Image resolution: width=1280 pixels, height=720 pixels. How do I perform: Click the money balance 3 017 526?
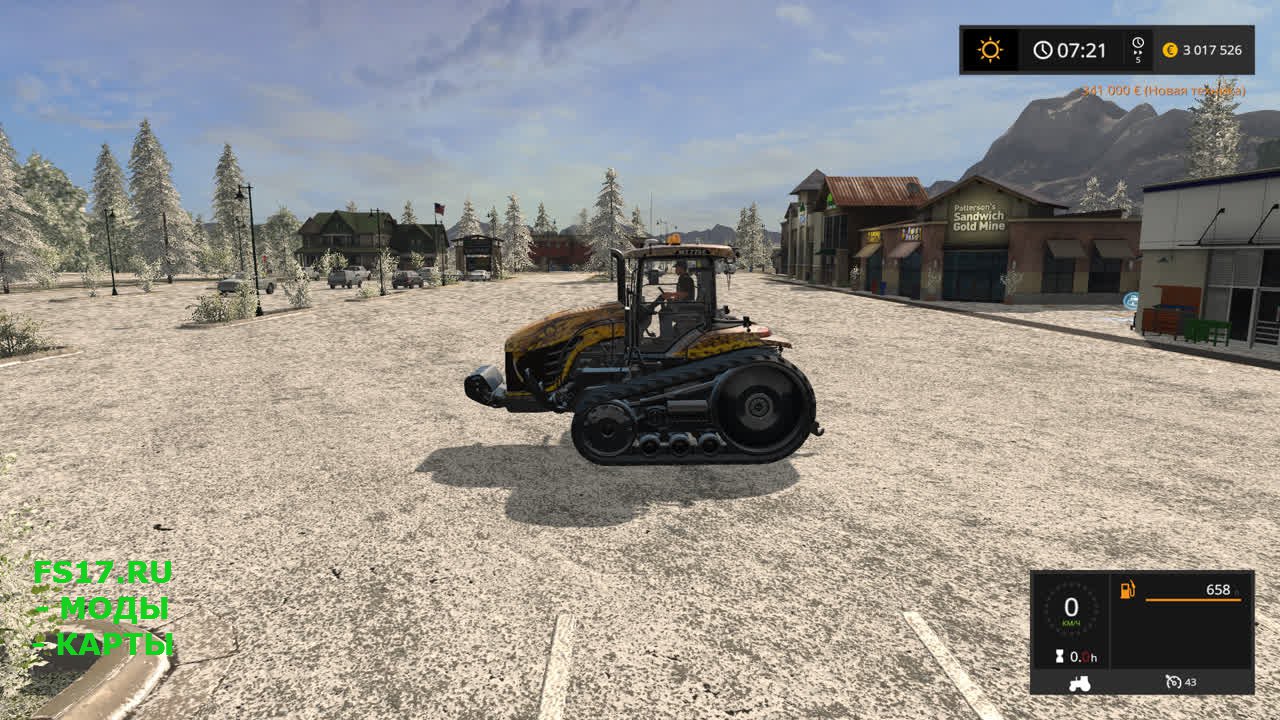point(1213,50)
